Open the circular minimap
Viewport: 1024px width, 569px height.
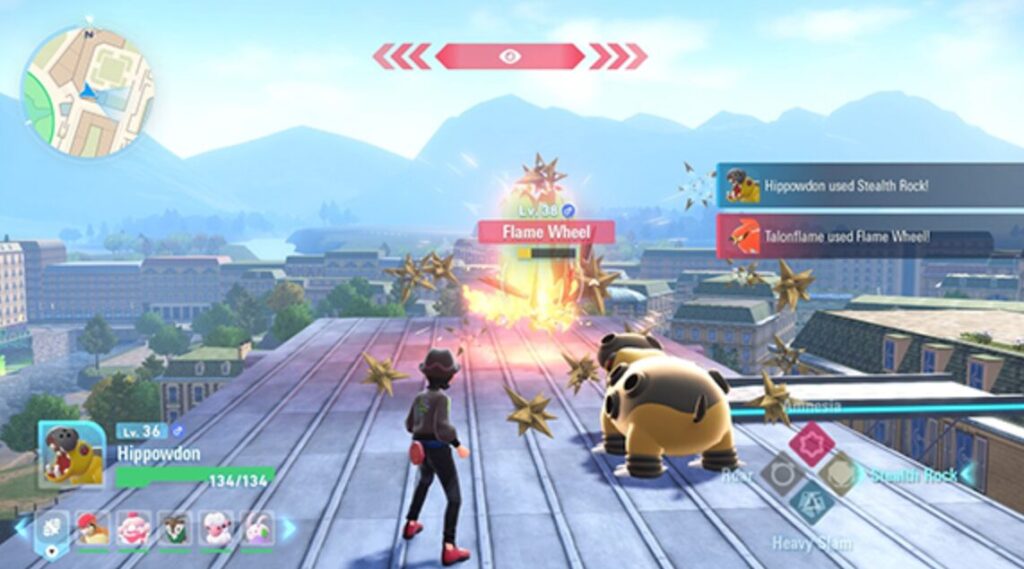point(87,91)
